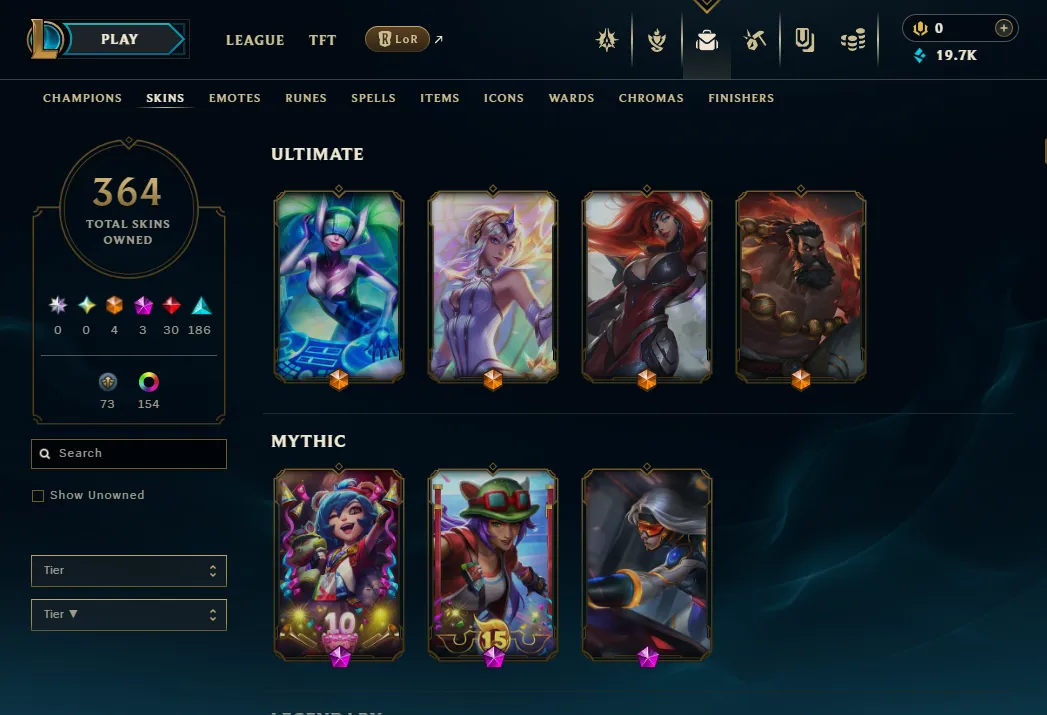Open the Runes tab

coord(306,98)
